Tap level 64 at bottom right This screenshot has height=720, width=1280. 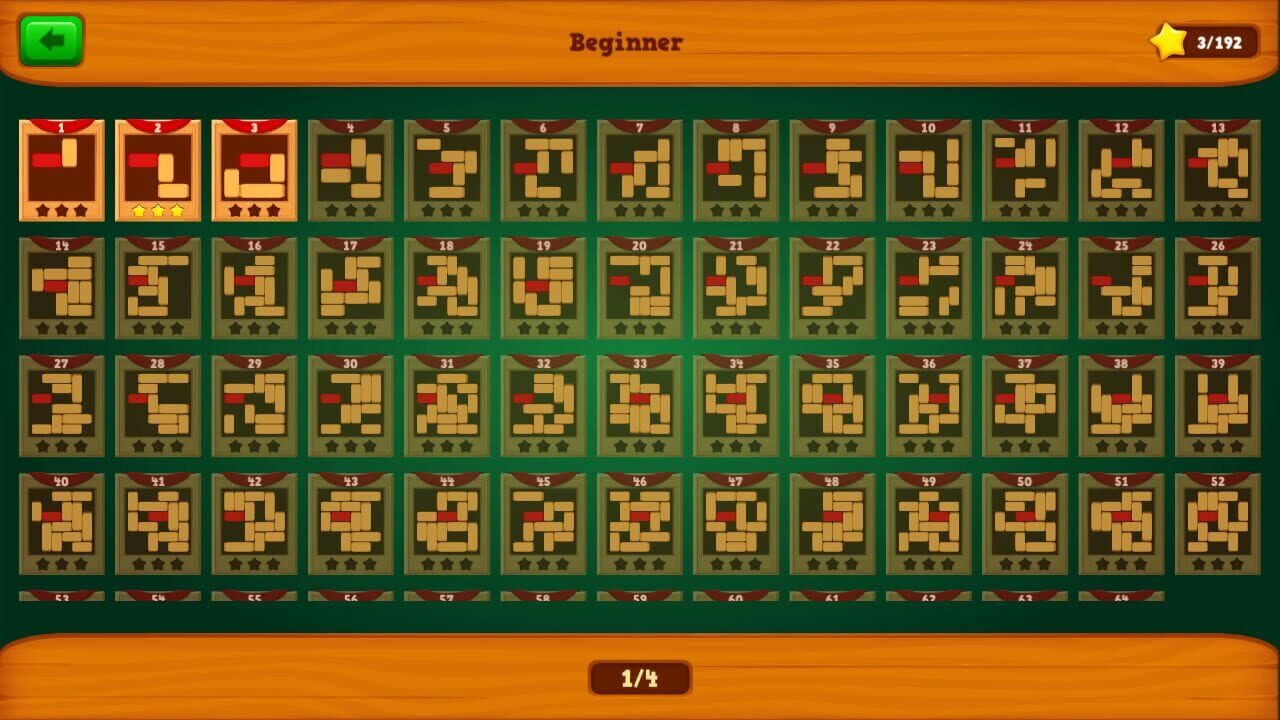(x=1121, y=594)
